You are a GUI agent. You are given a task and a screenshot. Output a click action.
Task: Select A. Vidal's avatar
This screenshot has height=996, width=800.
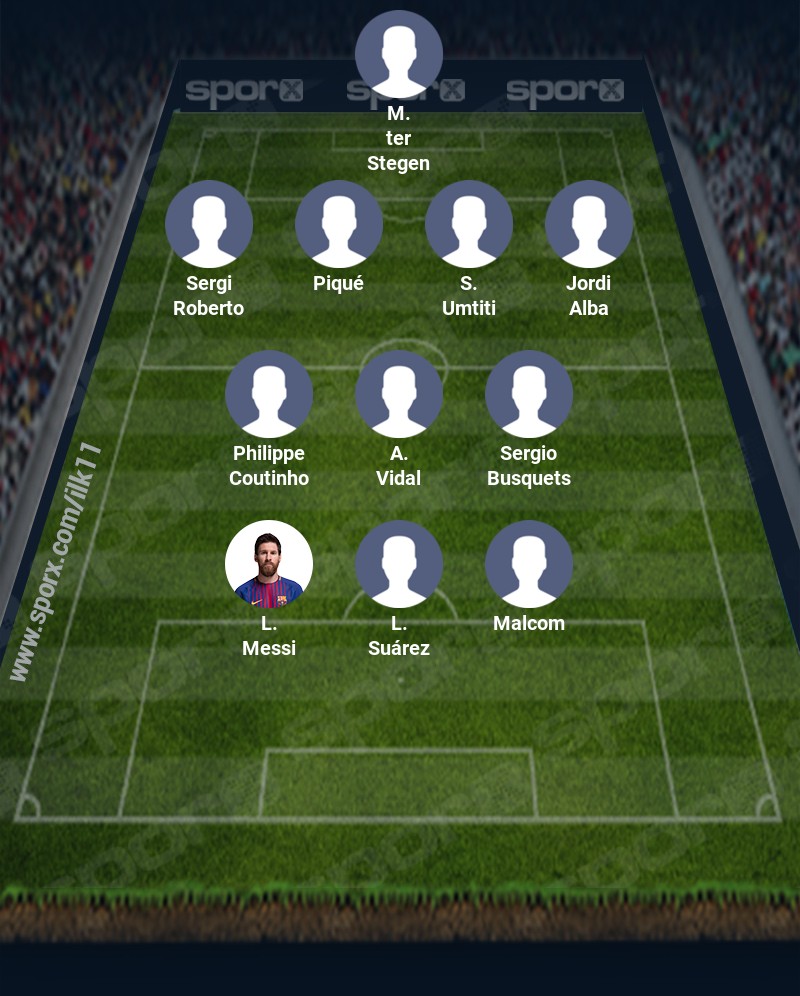point(399,394)
